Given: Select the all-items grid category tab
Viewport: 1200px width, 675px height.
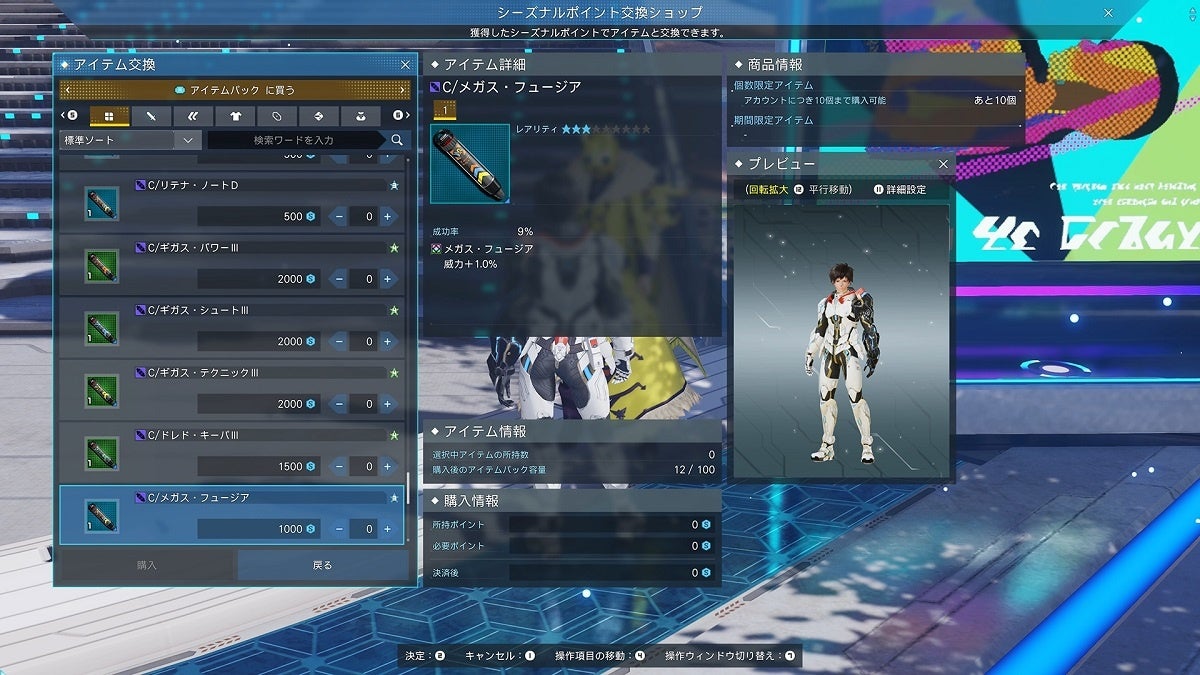Looking at the screenshot, I should (110, 116).
